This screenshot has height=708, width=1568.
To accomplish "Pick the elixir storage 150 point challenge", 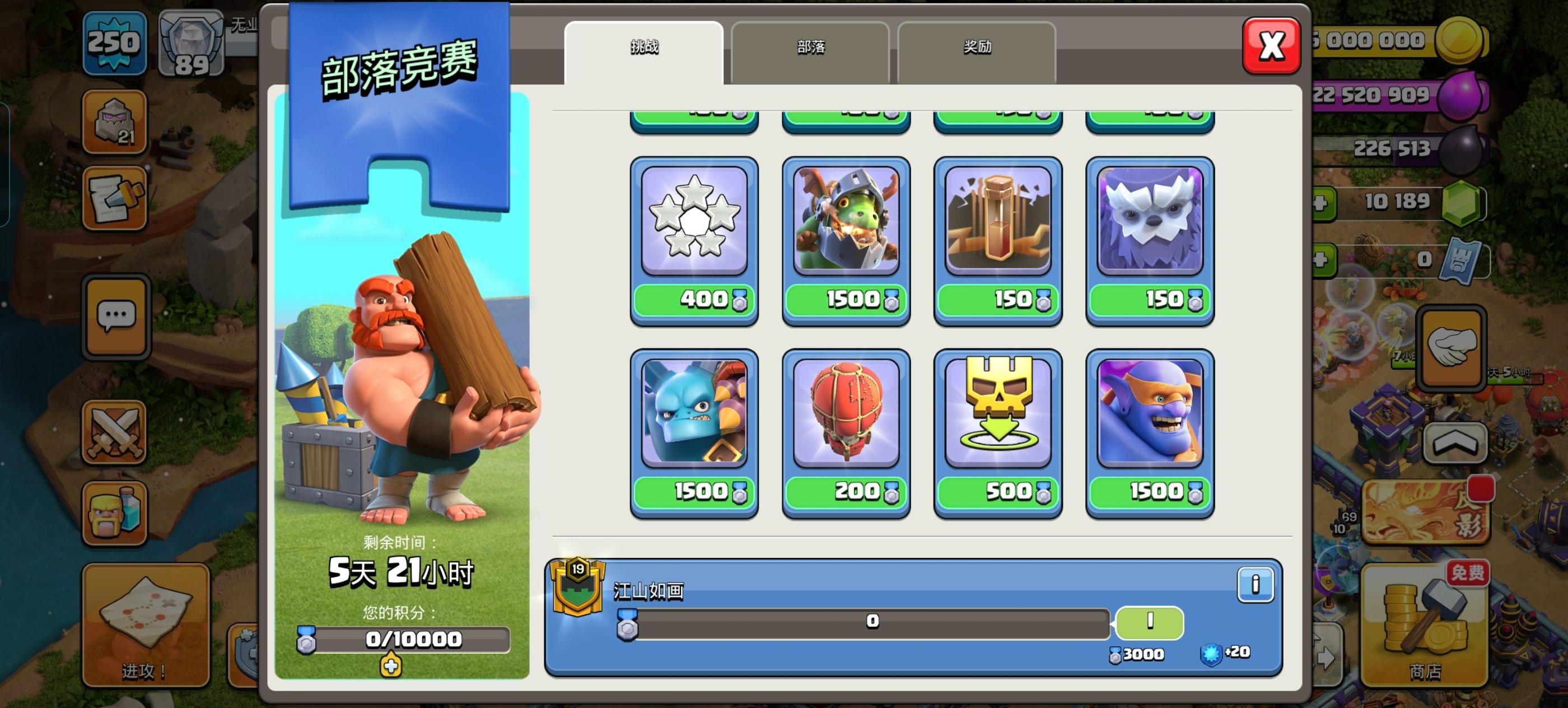I will tap(998, 240).
